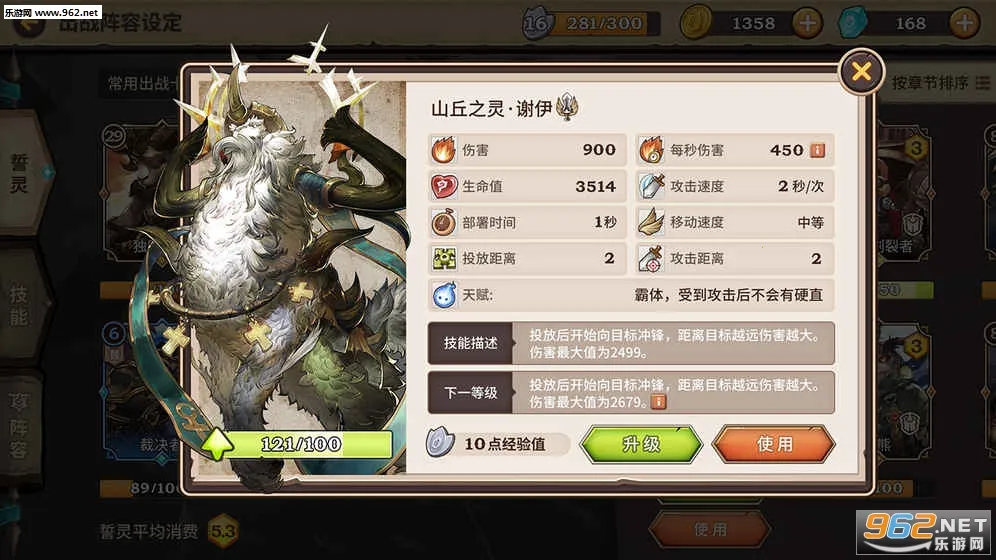
Task: Show info for next level skill
Action: (x=658, y=402)
